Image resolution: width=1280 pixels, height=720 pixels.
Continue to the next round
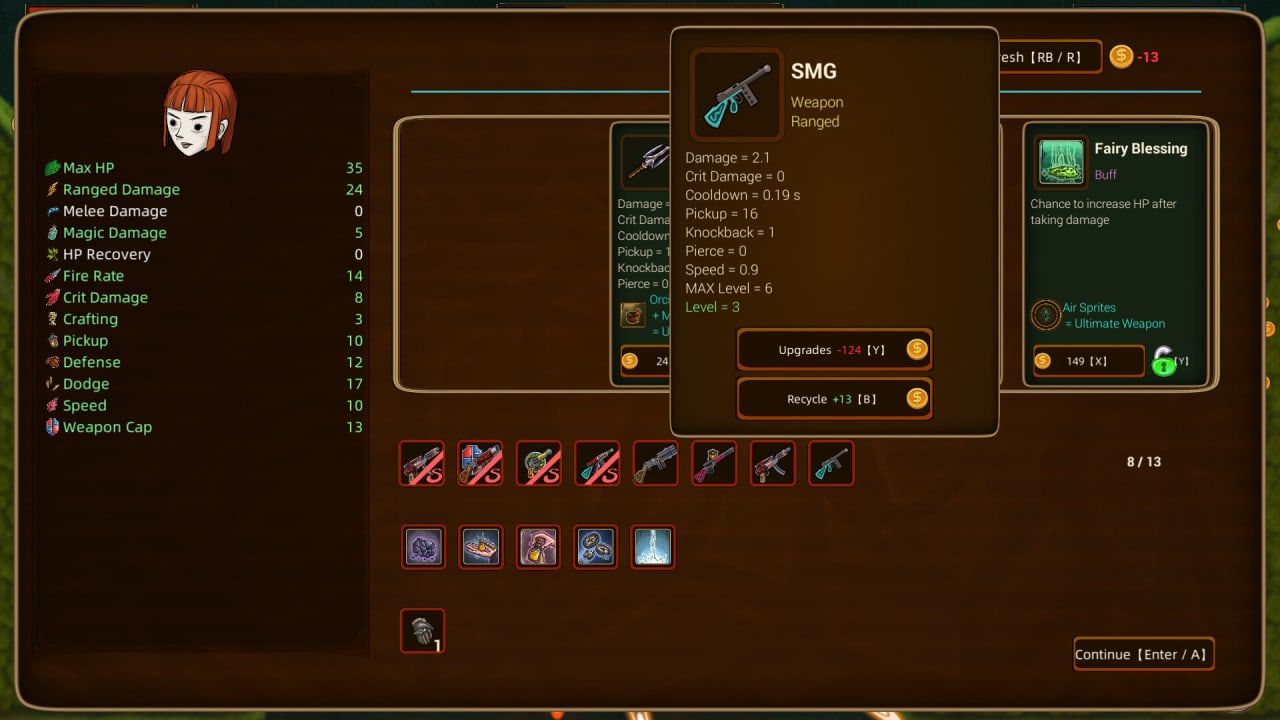[1143, 655]
